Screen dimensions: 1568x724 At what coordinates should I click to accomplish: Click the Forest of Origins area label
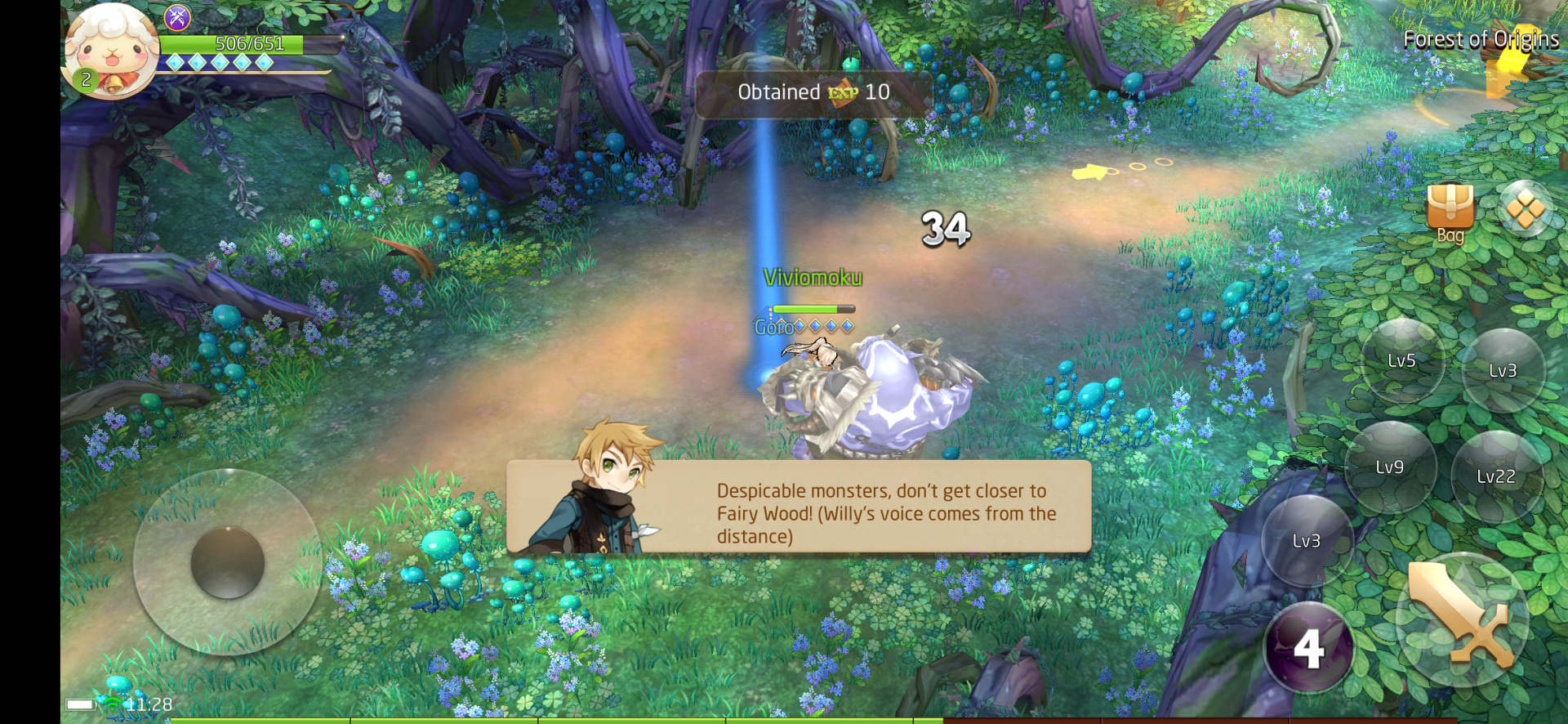[1480, 39]
